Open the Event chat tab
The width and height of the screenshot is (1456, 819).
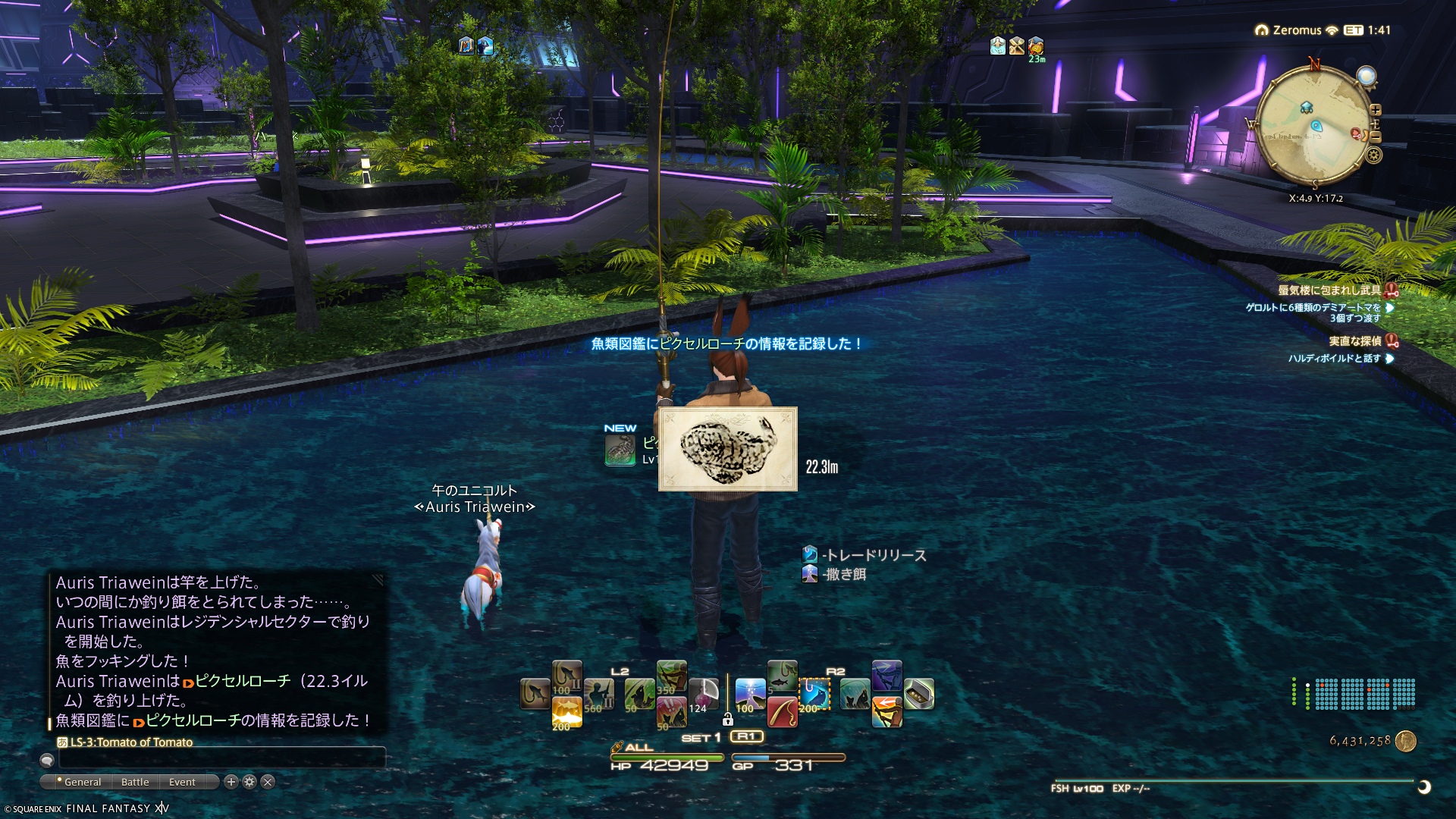click(x=182, y=782)
